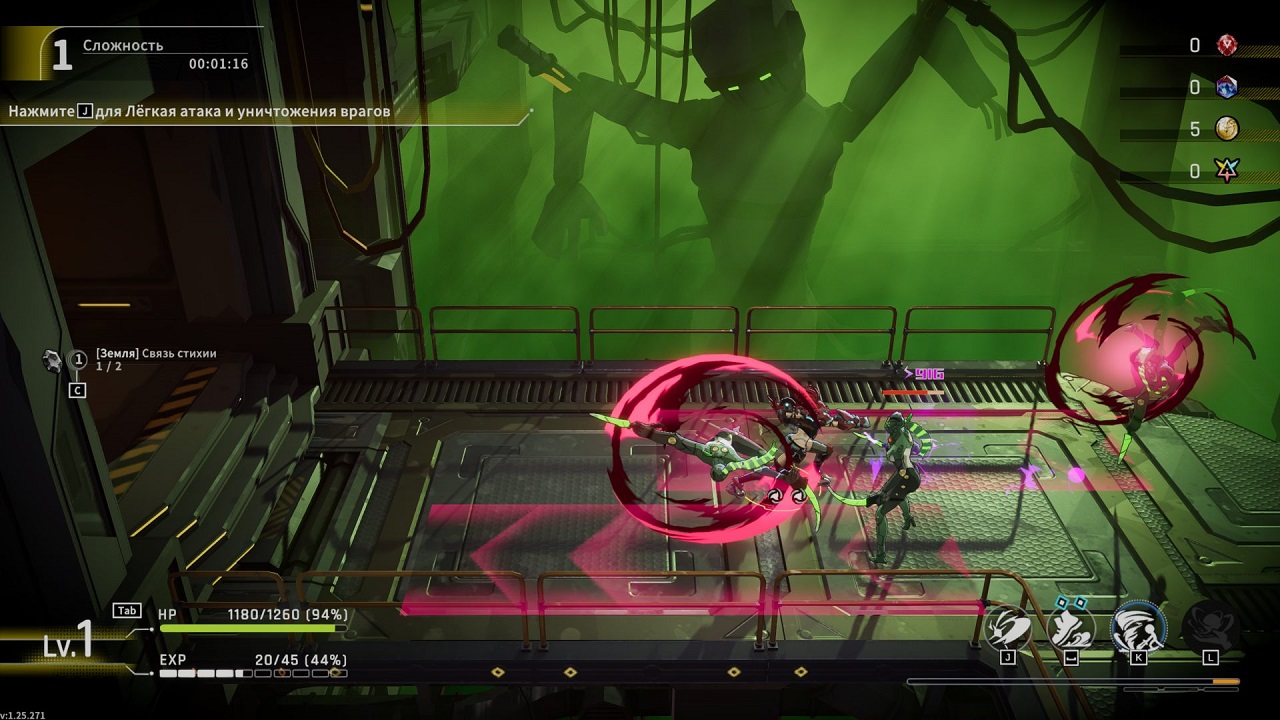Select the multicolored star currency icon

point(1227,171)
